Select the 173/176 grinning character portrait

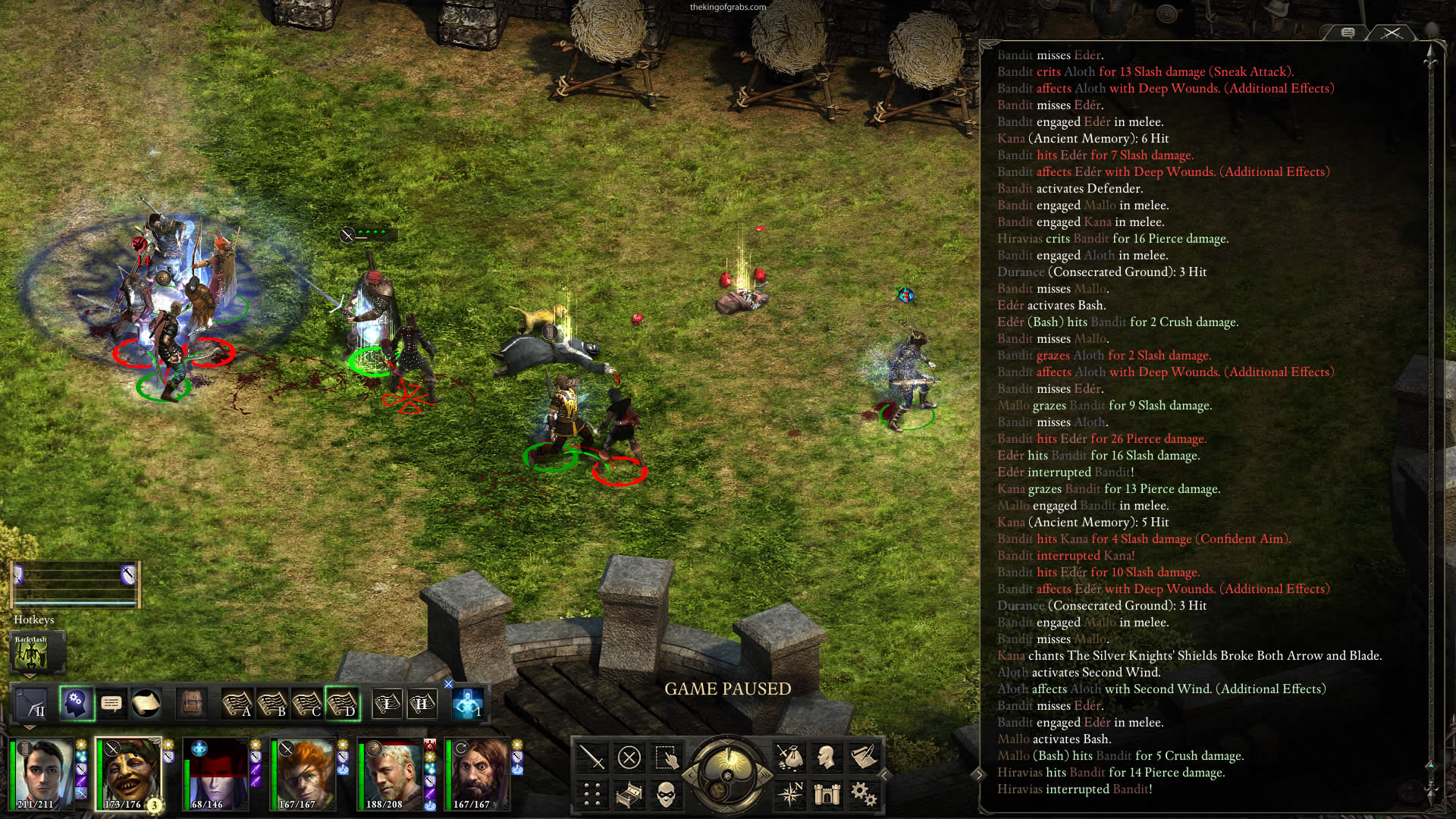[127, 773]
